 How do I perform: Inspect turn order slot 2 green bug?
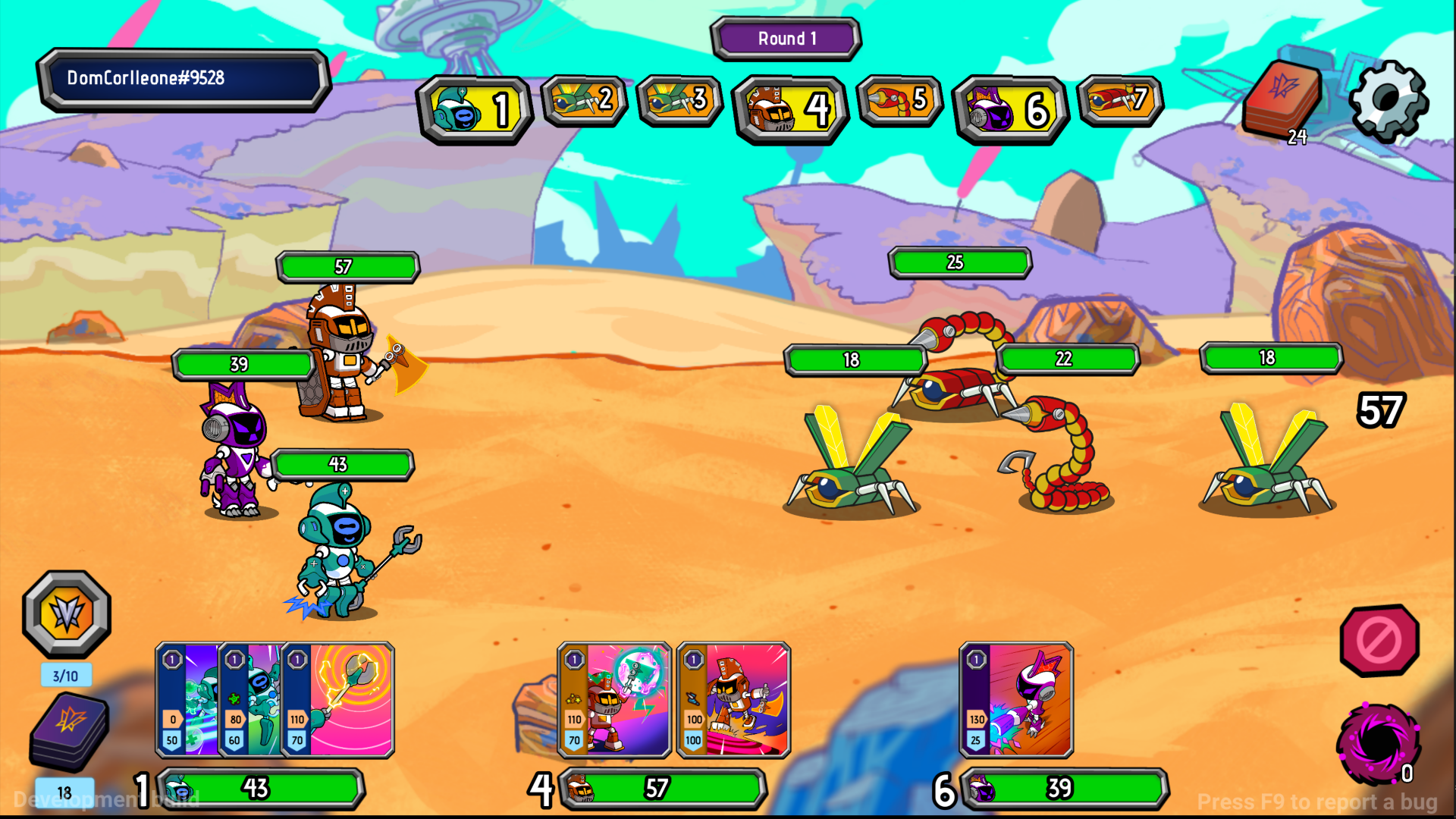coord(584,100)
